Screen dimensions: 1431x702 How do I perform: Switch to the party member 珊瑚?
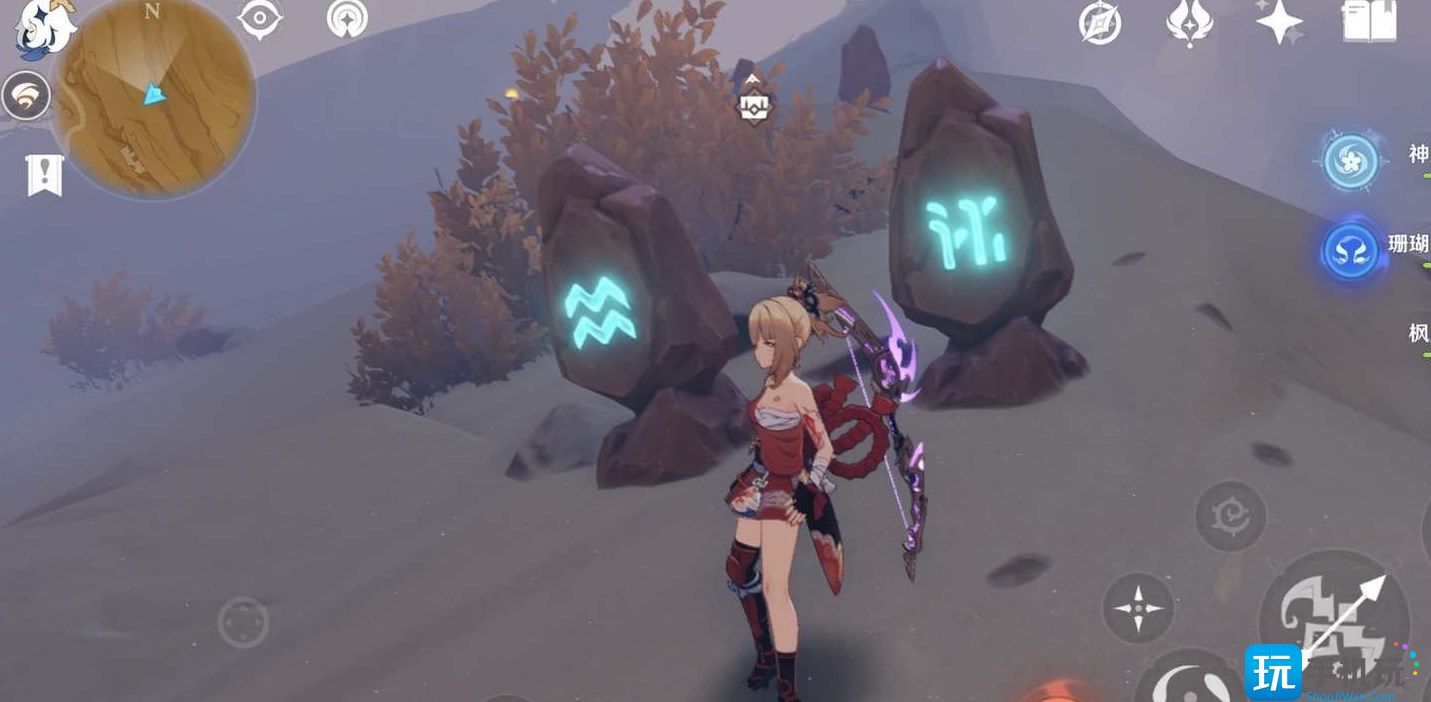tap(1352, 250)
